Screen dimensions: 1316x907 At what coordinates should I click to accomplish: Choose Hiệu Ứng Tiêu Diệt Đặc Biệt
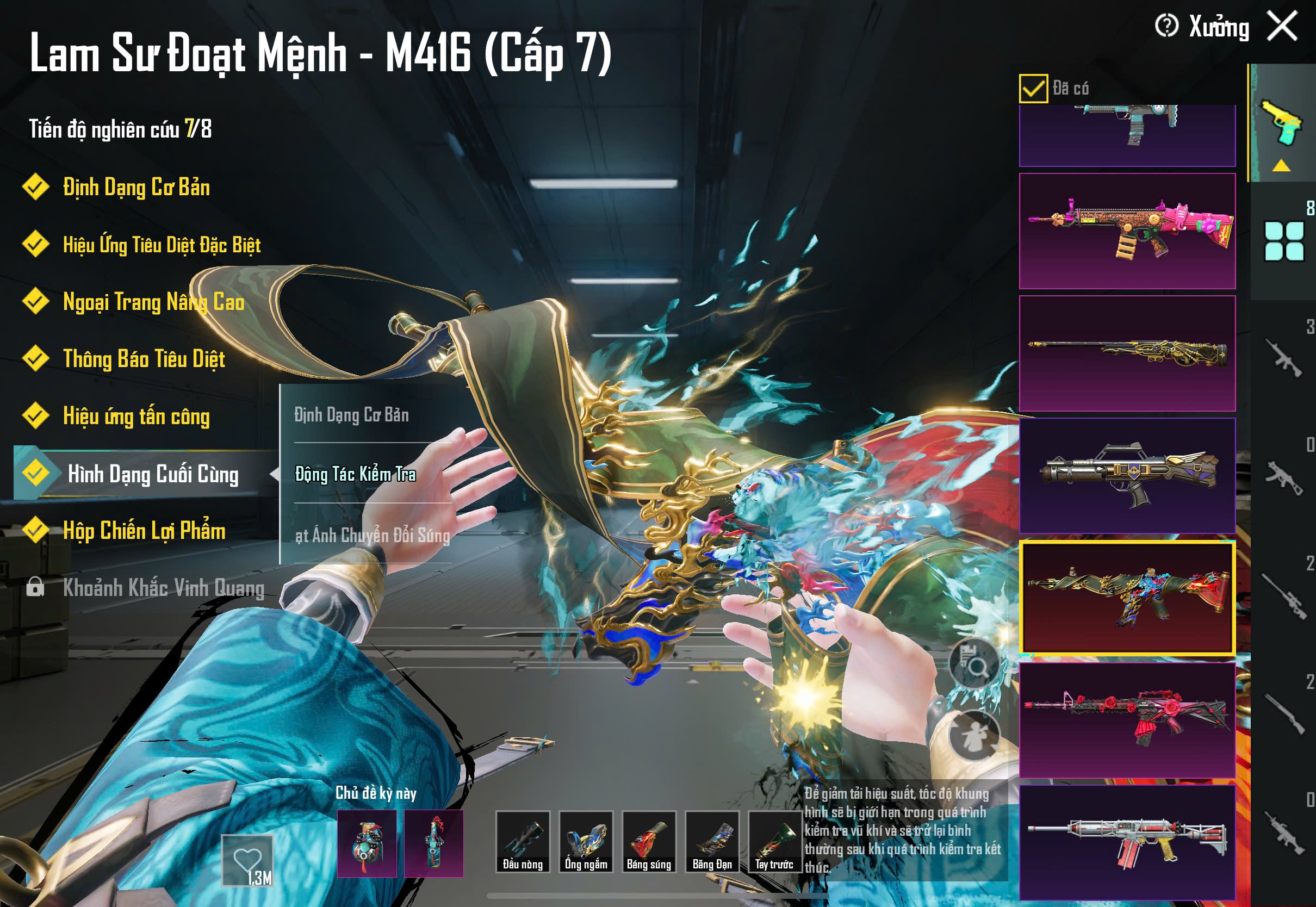[x=162, y=245]
